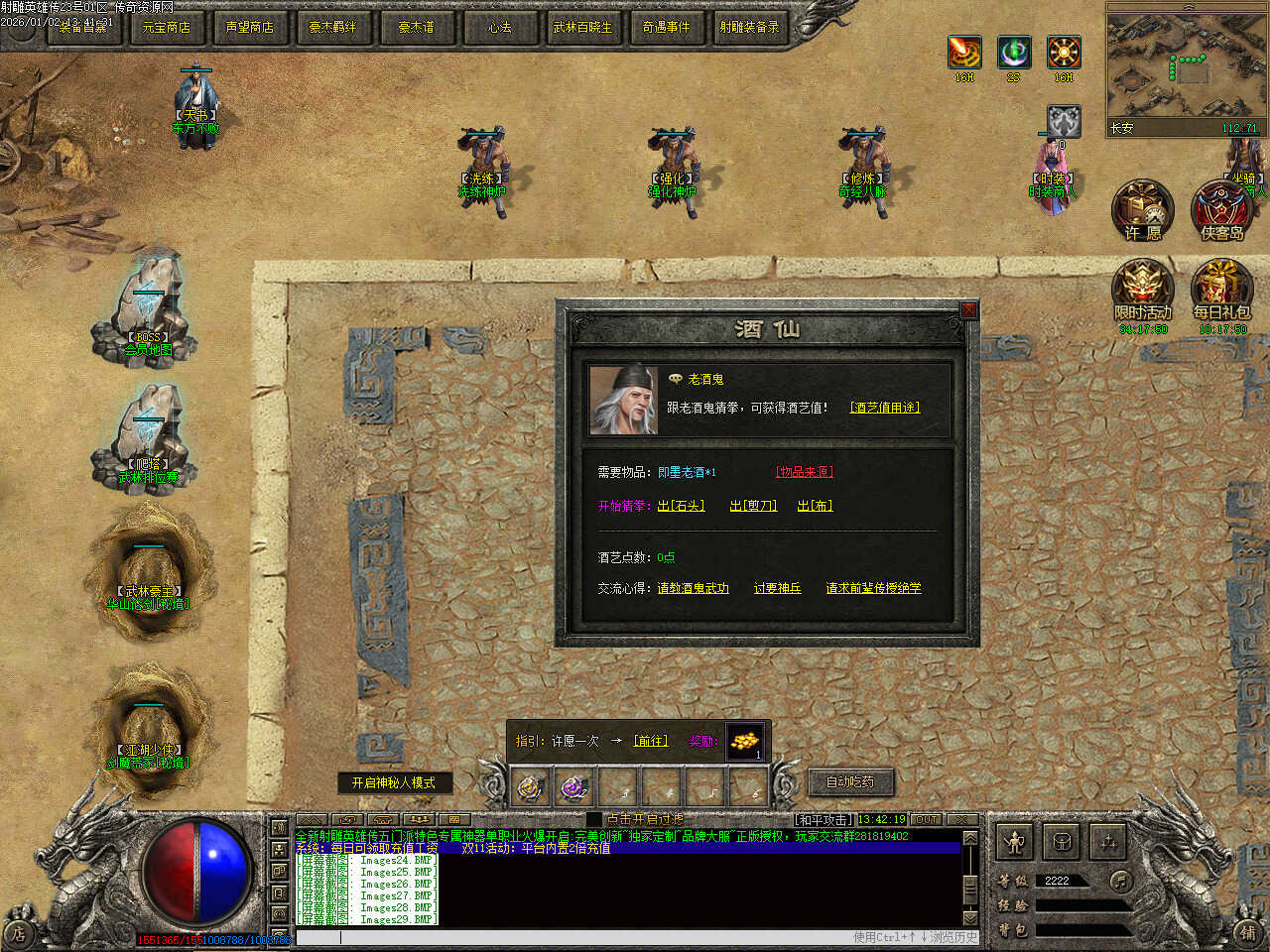Open the 心法 menu
This screenshot has width=1270, height=952.
point(499,27)
